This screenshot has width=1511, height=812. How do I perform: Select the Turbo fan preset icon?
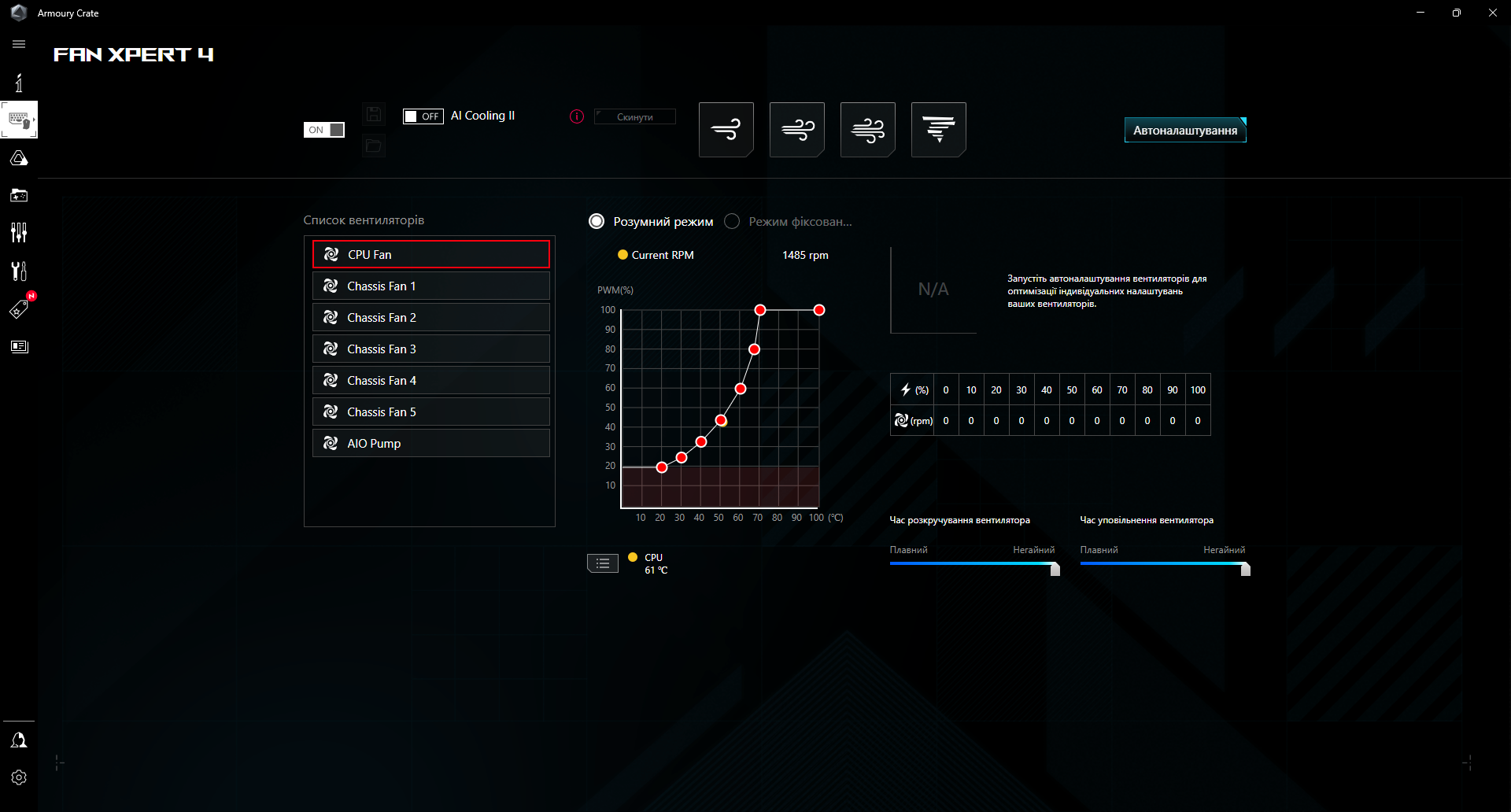867,129
